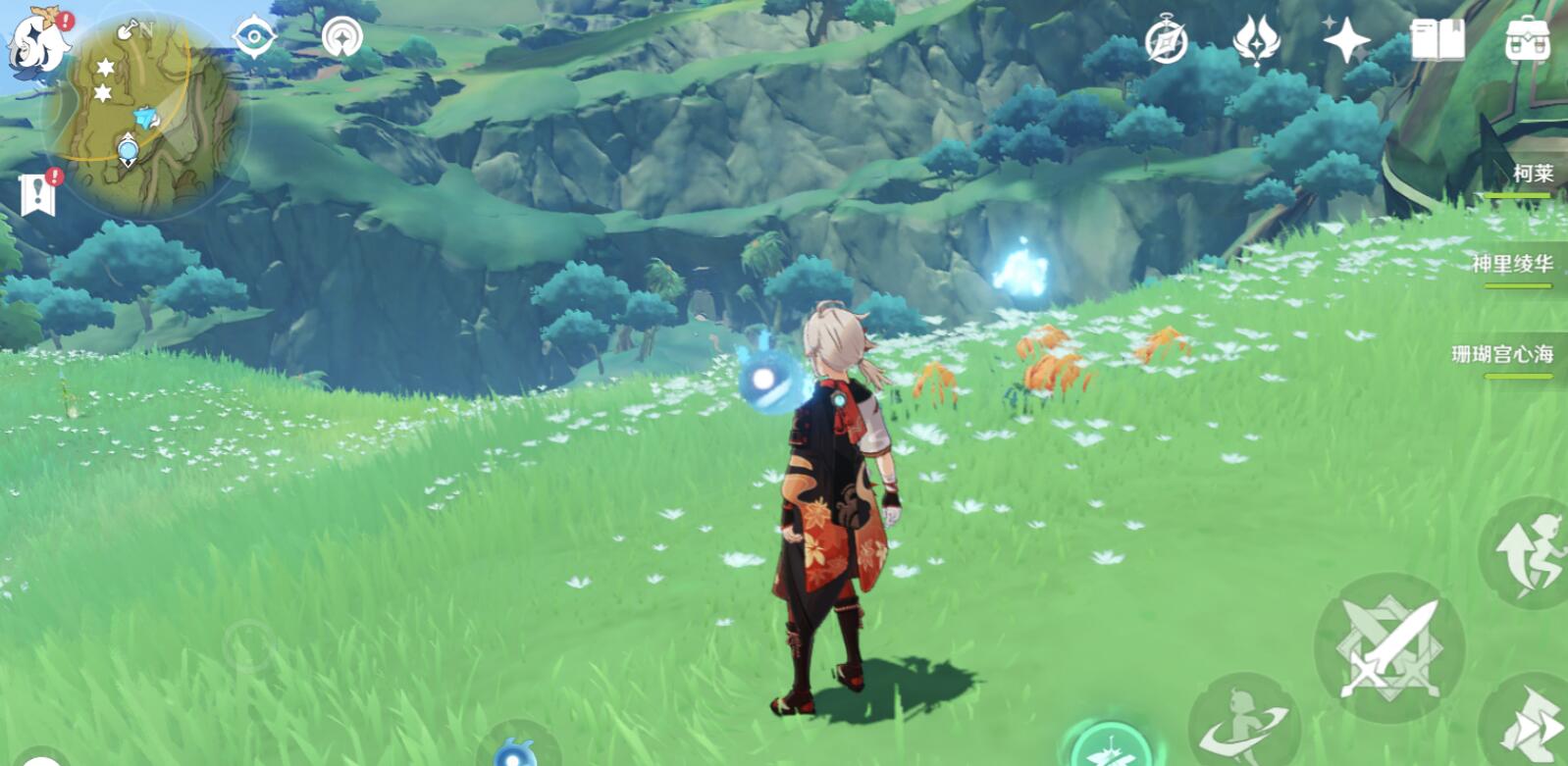Open the battle pass winged emblem icon
The width and height of the screenshot is (1568, 766).
pyautogui.click(x=1255, y=41)
